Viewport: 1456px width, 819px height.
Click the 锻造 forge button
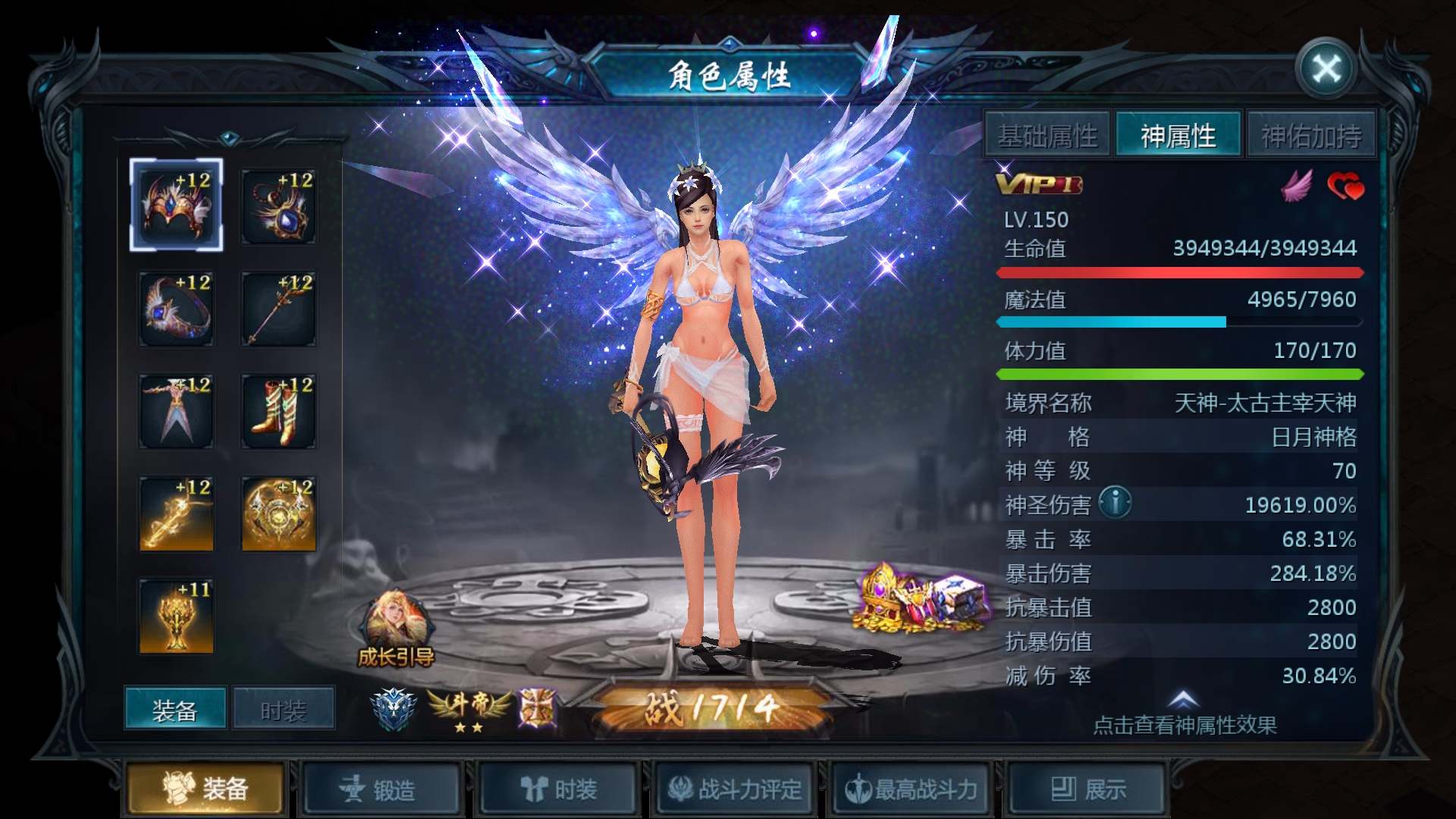tap(382, 789)
